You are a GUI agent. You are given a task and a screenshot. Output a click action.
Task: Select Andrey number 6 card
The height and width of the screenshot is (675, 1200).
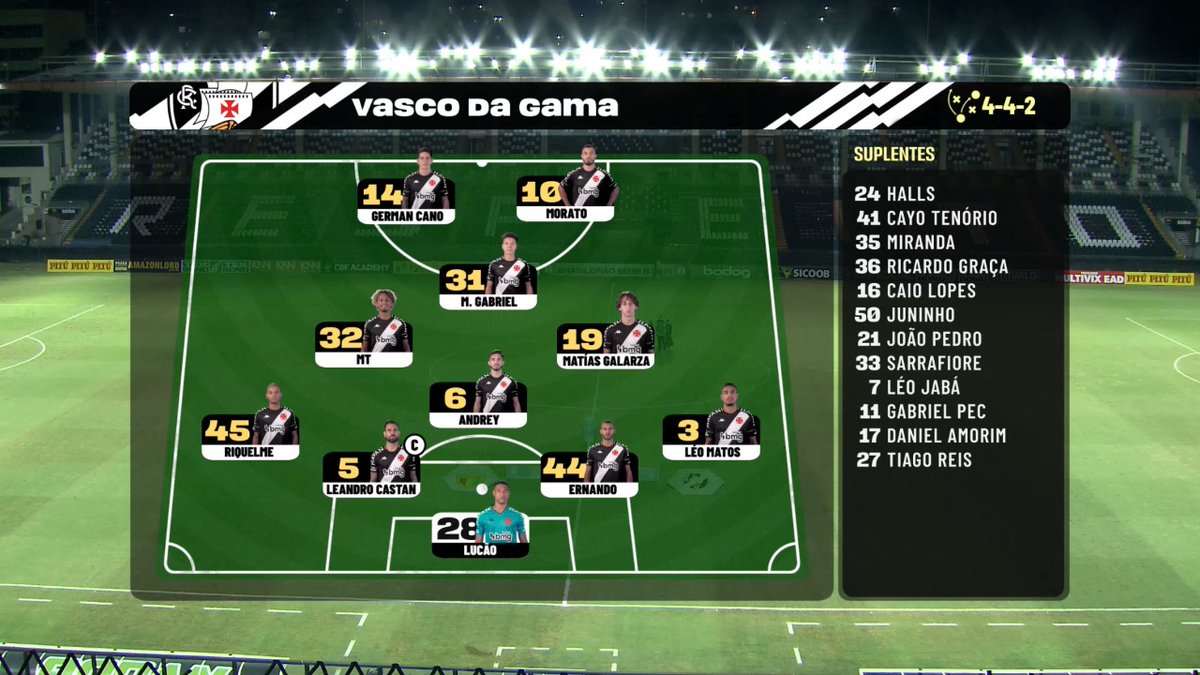click(x=478, y=404)
